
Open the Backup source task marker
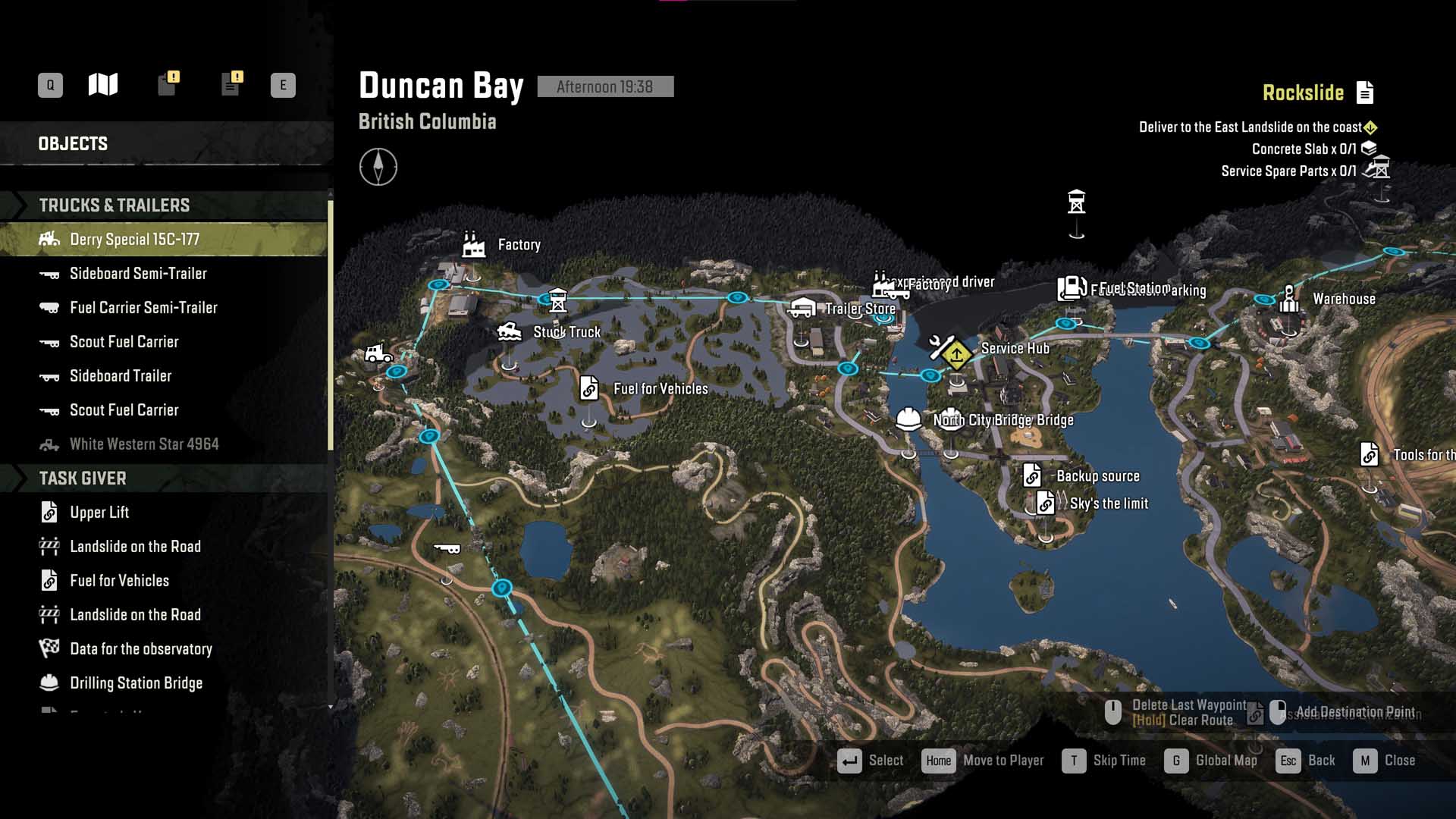click(1032, 475)
